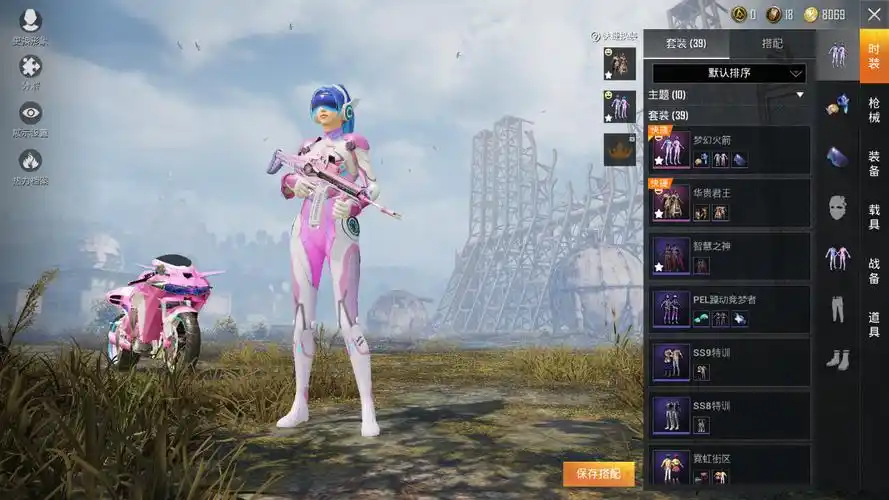Screen dimensions: 889x500
Task: Switch to the 装备 equipment category
Action: click(x=874, y=164)
